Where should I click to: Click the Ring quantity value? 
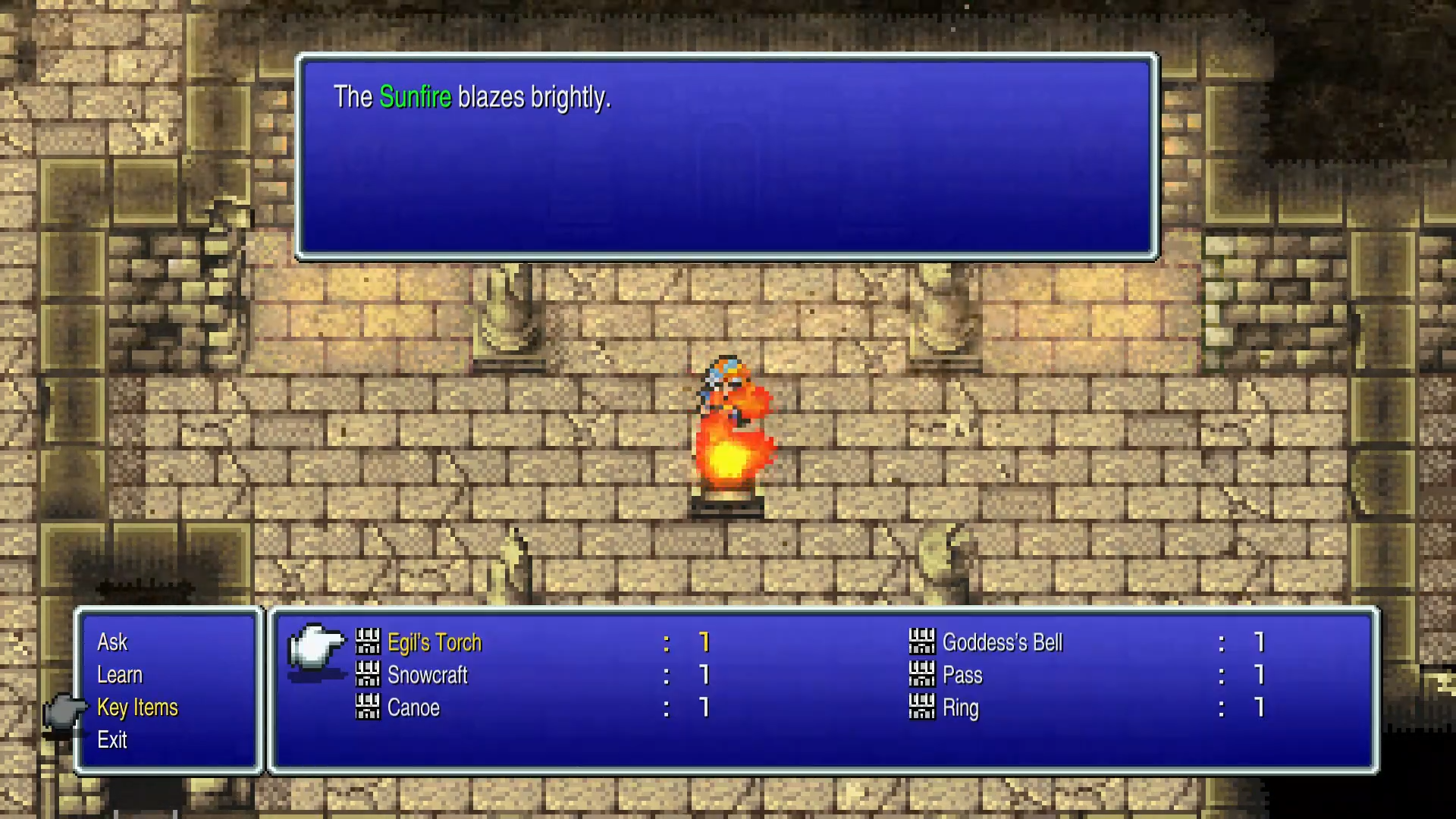pos(1259,708)
